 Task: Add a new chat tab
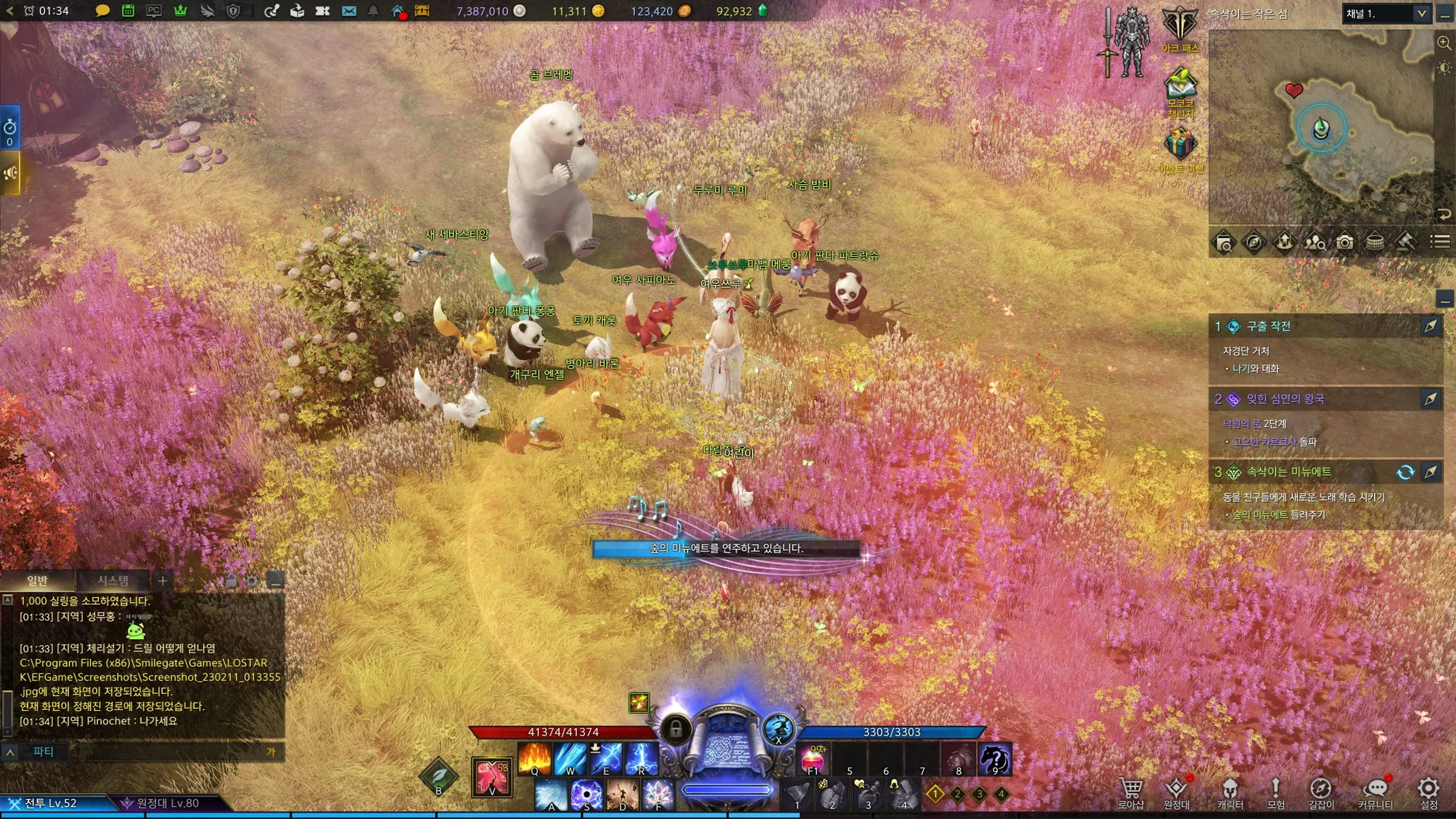point(163,581)
